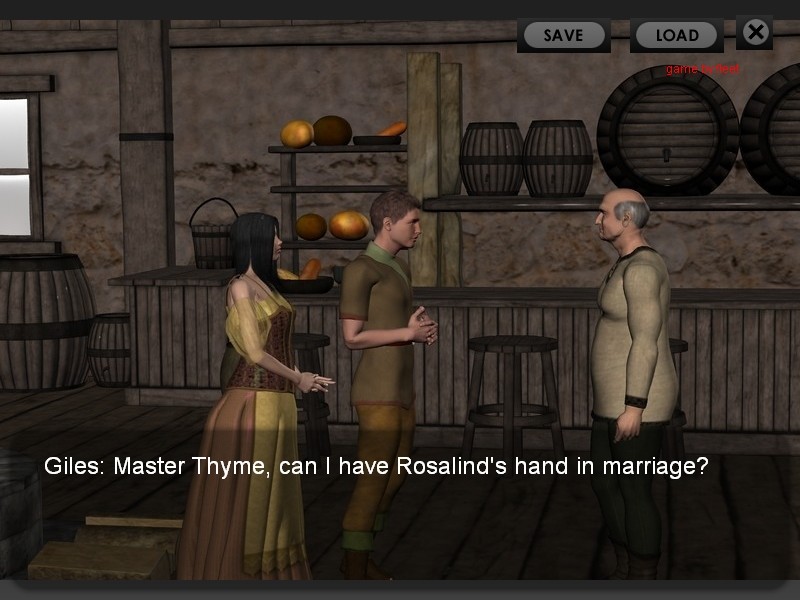Close the game with the X button

(755, 32)
